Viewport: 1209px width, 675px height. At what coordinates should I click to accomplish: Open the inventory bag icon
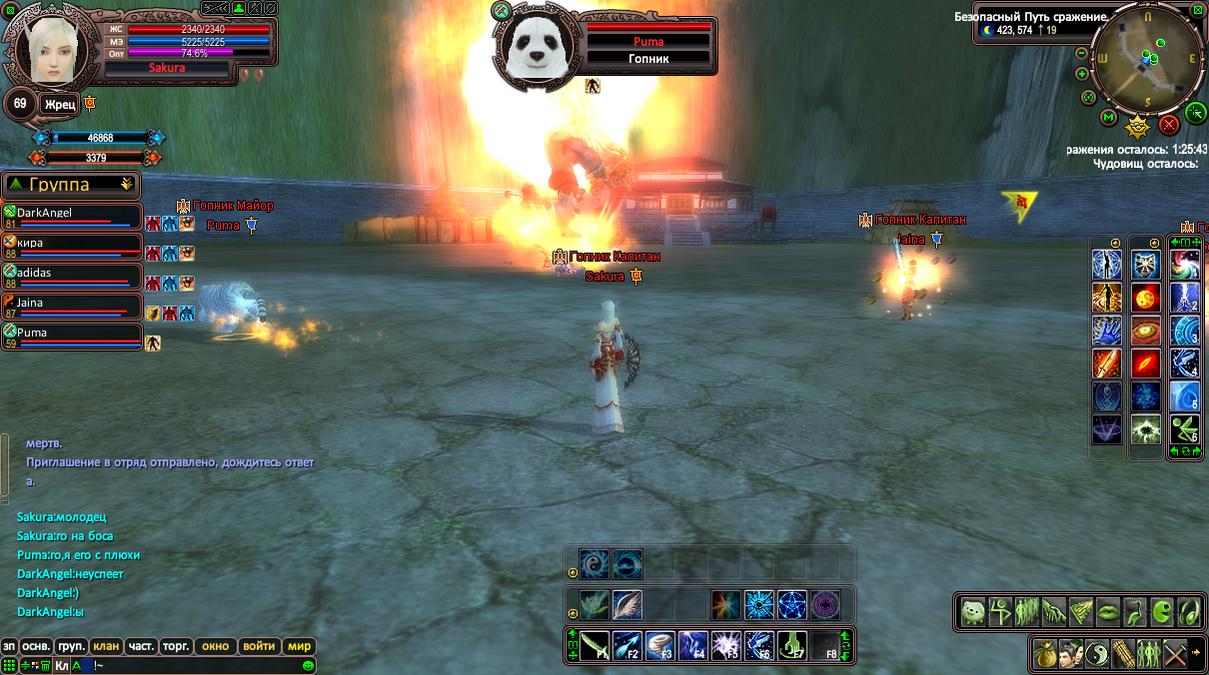[1046, 654]
